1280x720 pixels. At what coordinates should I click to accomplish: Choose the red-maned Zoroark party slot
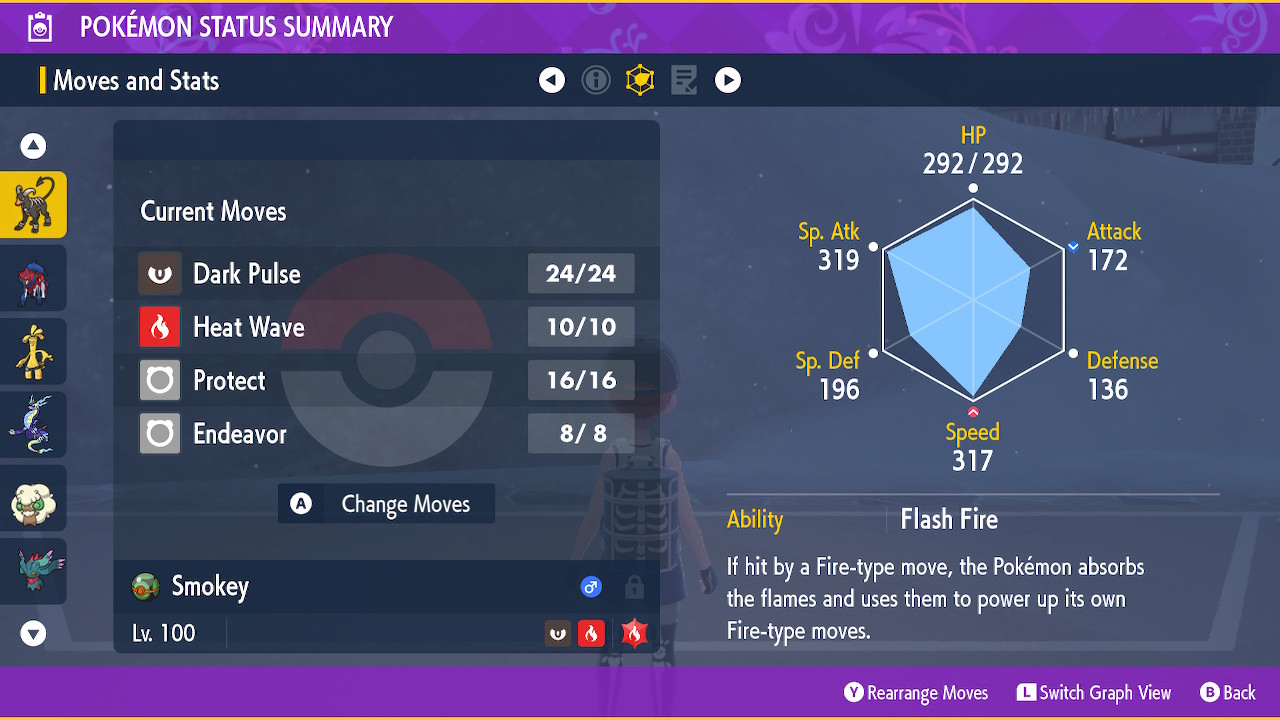click(x=33, y=278)
